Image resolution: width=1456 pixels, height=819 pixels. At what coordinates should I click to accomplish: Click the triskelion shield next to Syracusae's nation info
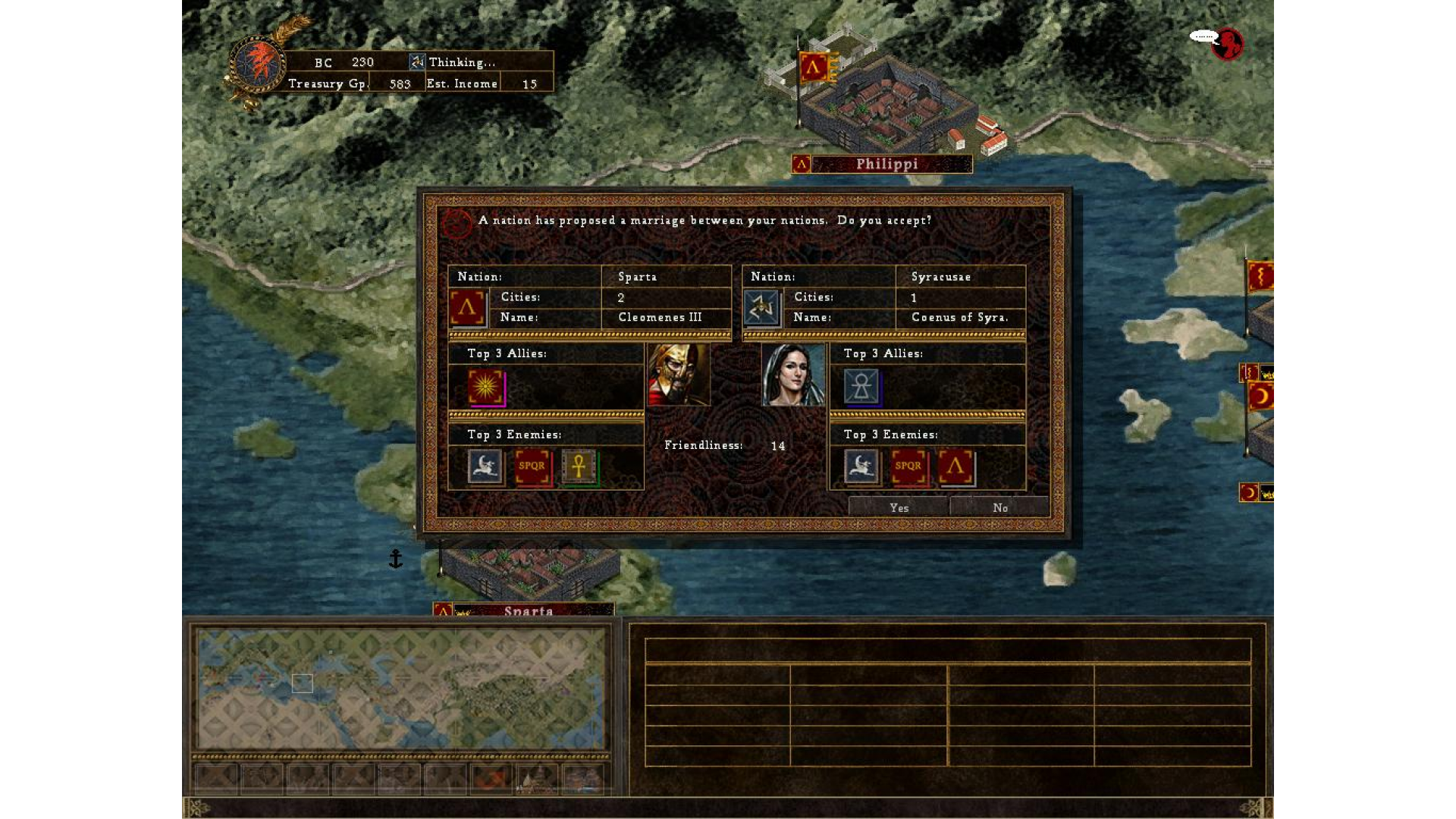(x=761, y=308)
